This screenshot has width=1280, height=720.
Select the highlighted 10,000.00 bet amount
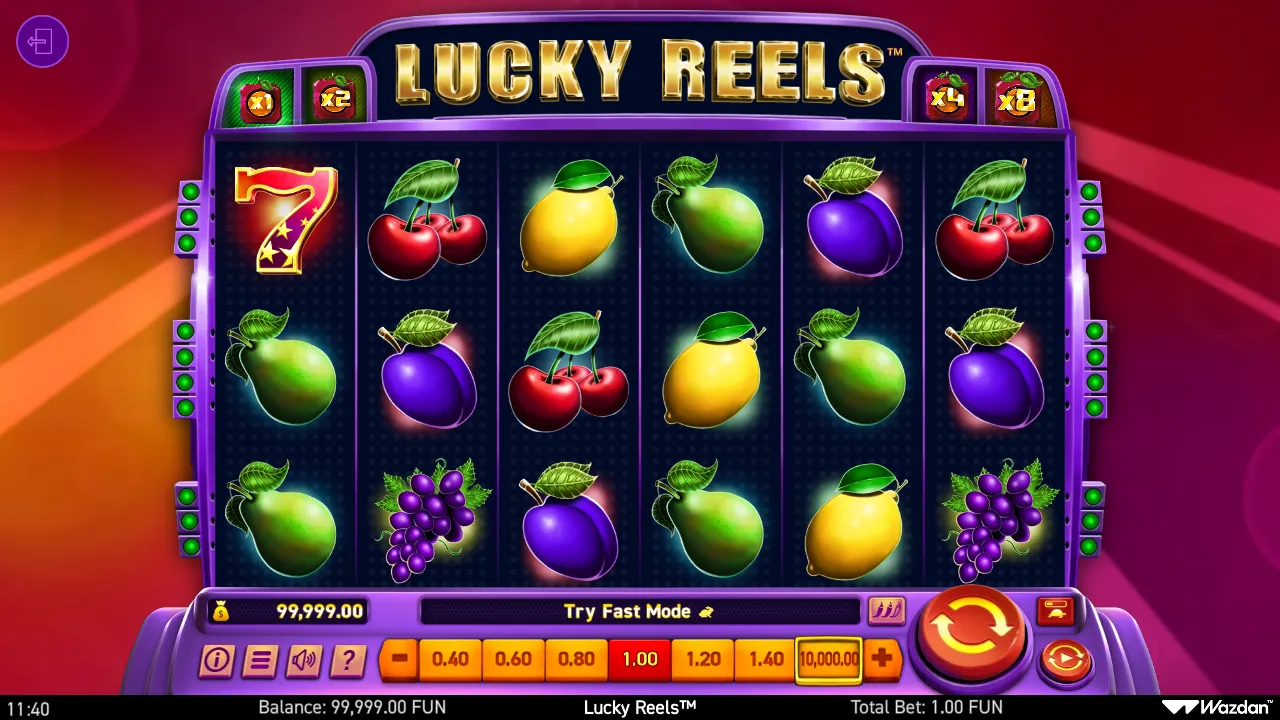click(x=828, y=660)
